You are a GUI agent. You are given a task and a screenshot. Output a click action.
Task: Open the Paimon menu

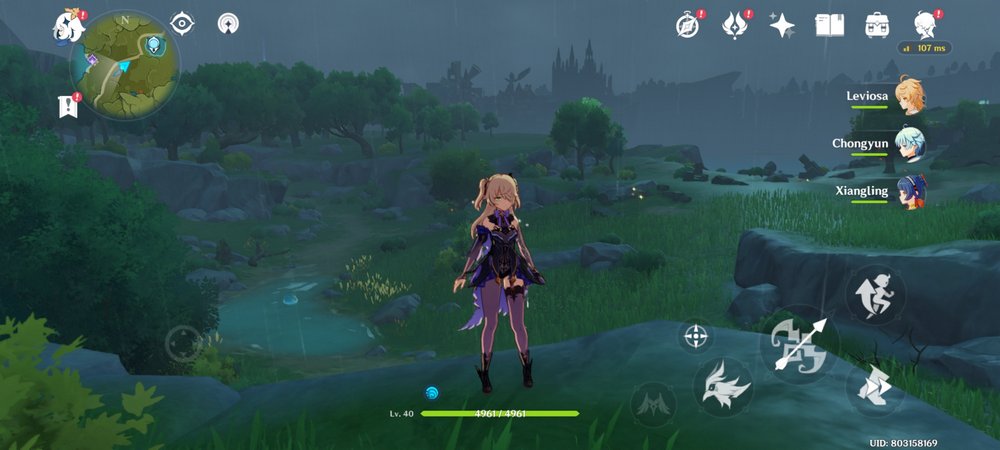70,26
